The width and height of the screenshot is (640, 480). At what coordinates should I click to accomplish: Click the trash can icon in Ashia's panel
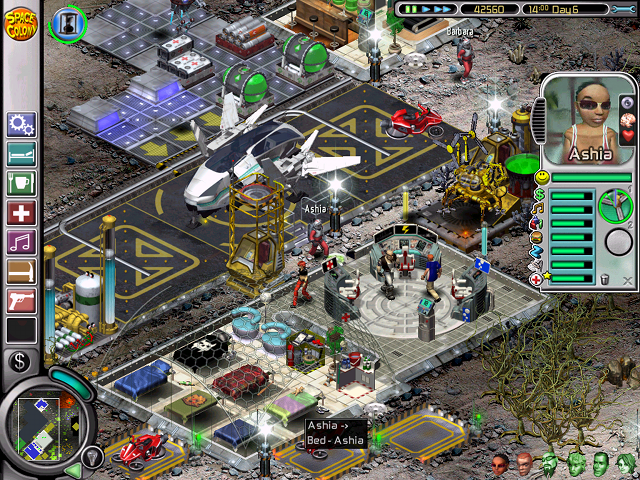click(603, 279)
